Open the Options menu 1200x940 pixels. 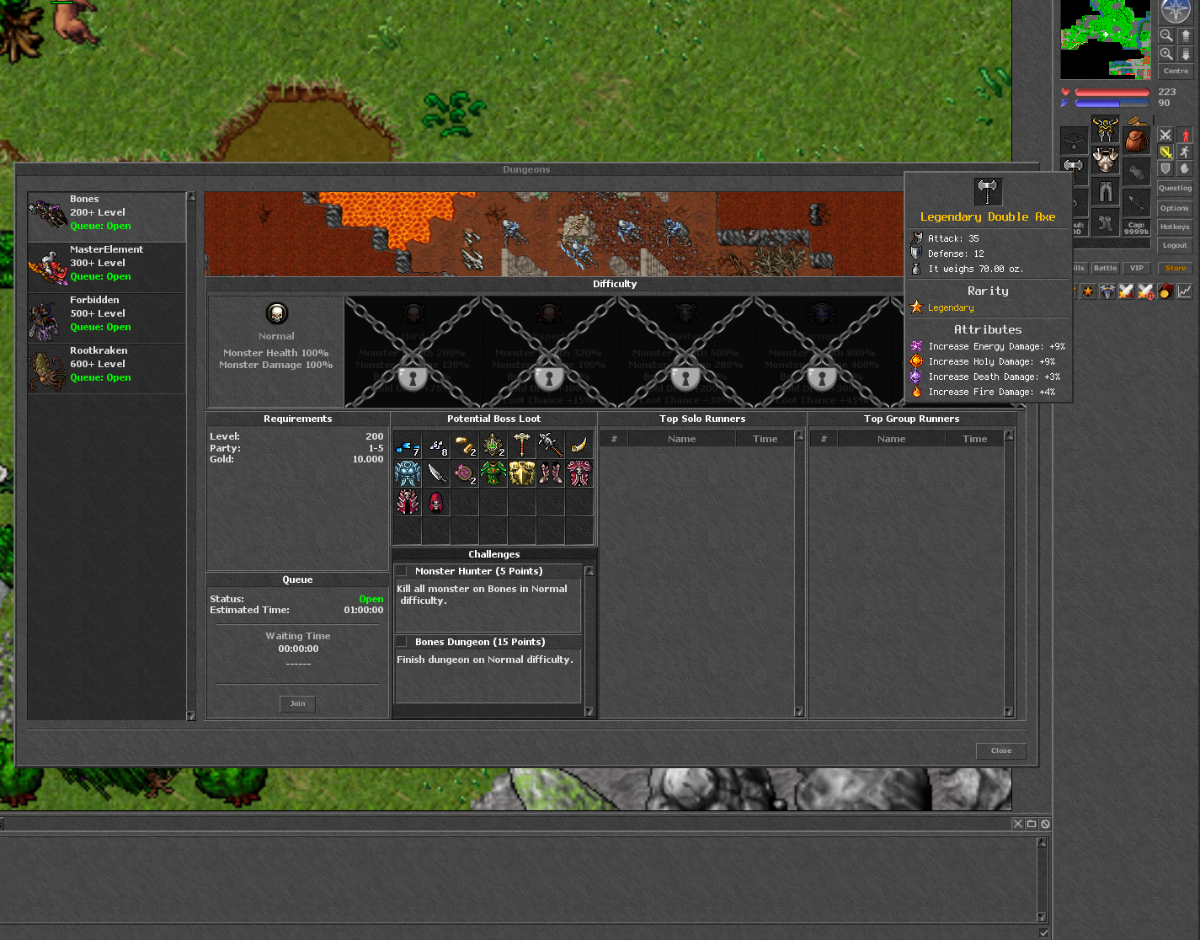click(1175, 208)
